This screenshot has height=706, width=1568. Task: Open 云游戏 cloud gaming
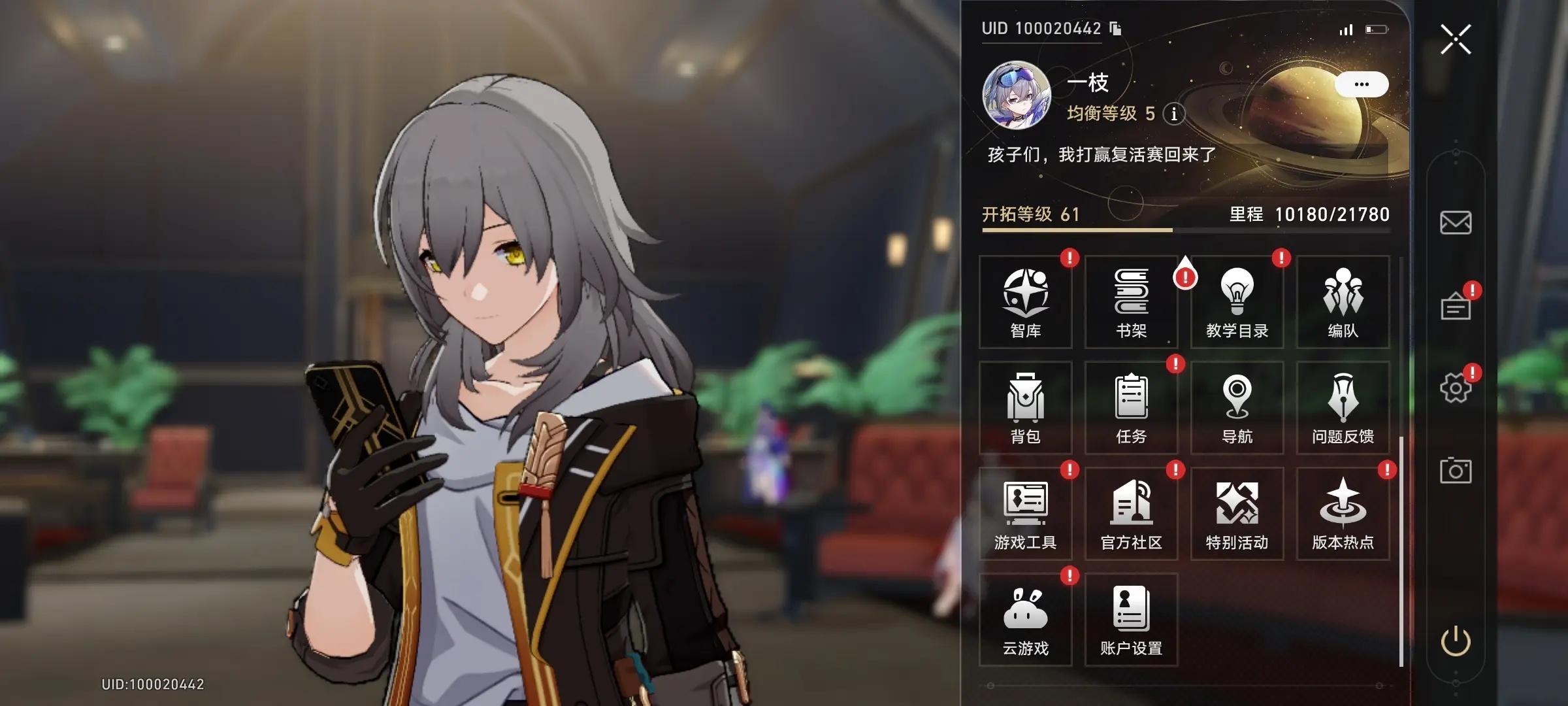1026,620
